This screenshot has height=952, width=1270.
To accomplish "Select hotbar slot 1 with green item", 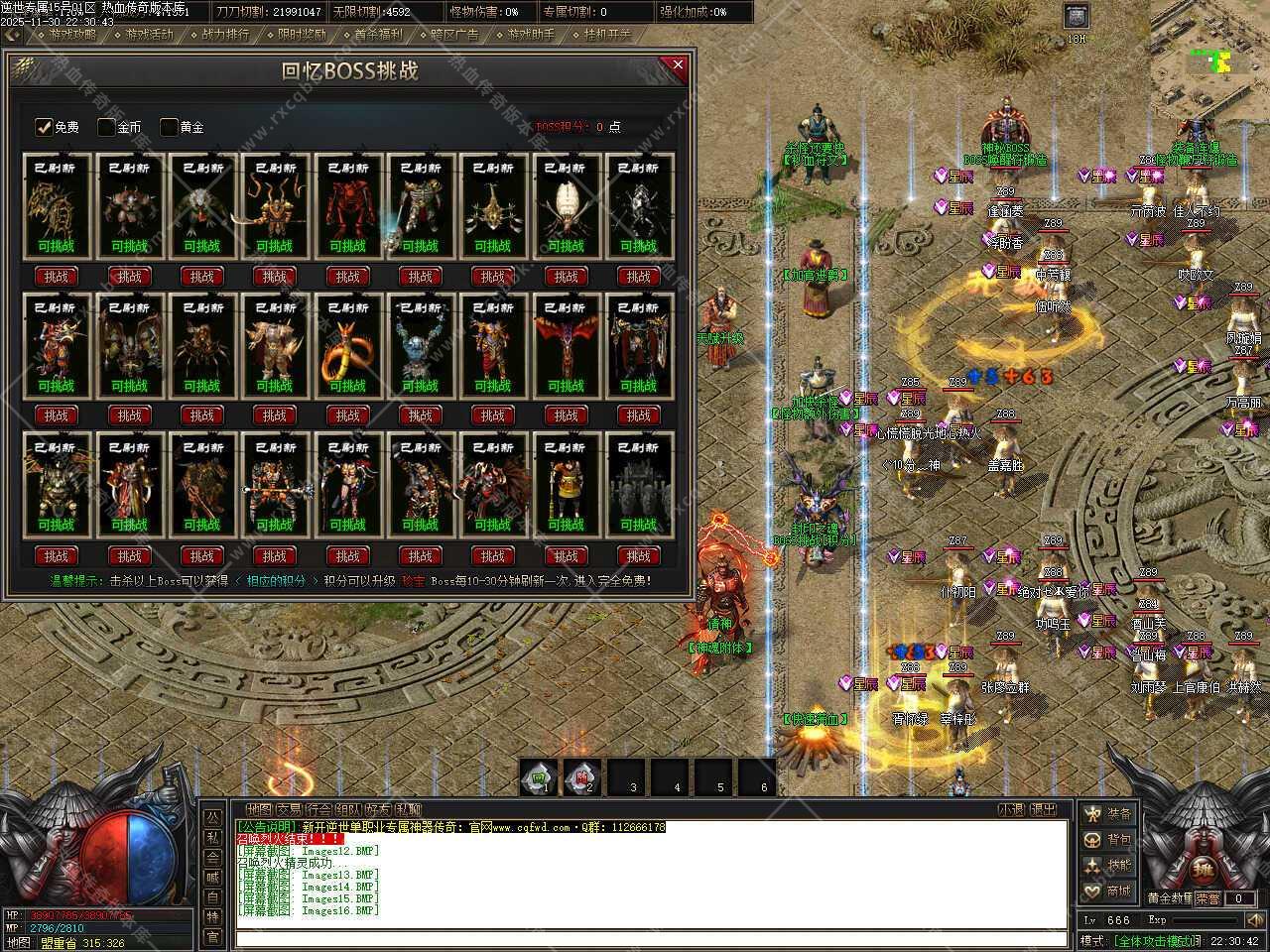I will click(539, 777).
